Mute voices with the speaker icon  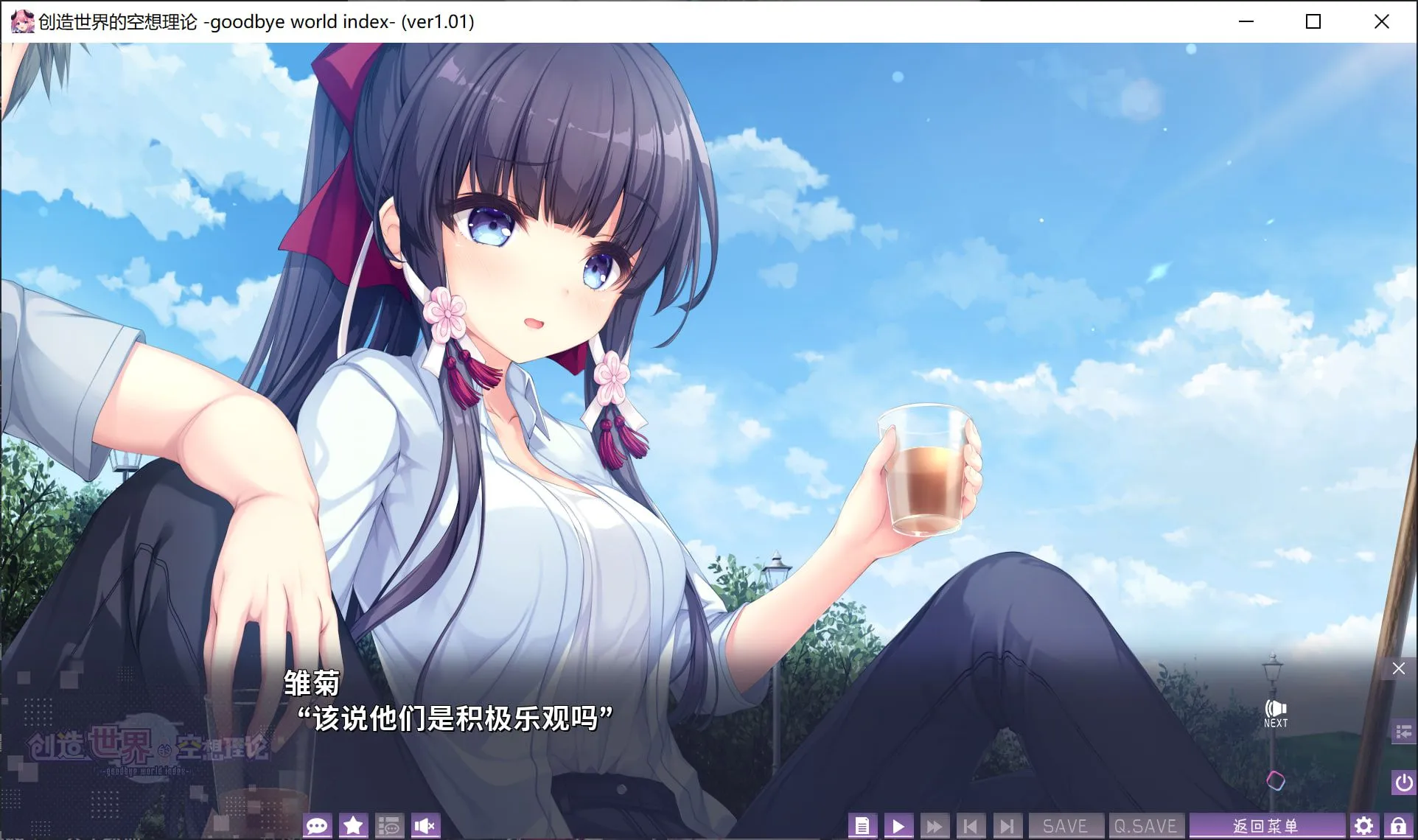click(425, 825)
